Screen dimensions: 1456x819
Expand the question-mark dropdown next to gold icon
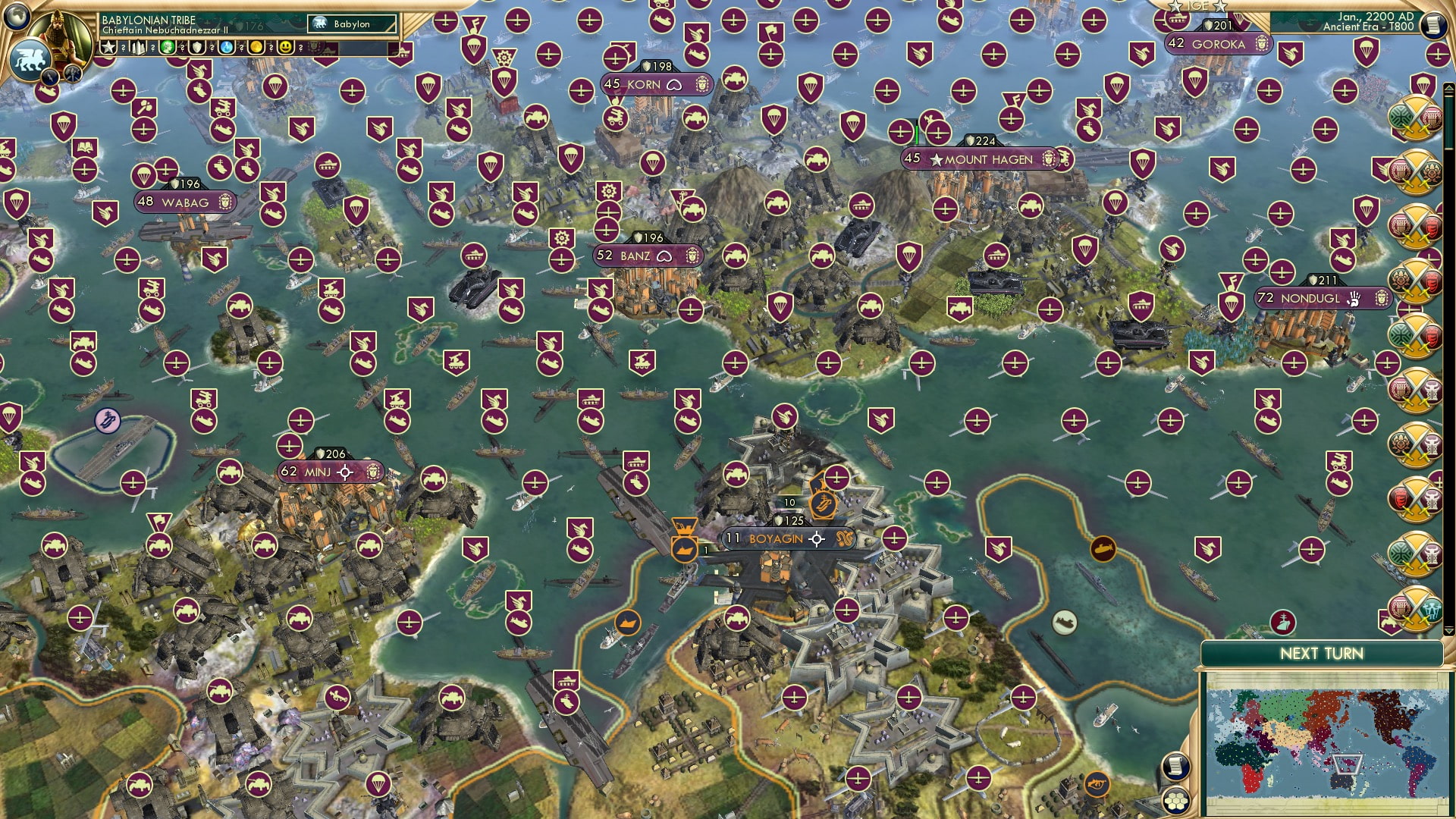[x=271, y=47]
